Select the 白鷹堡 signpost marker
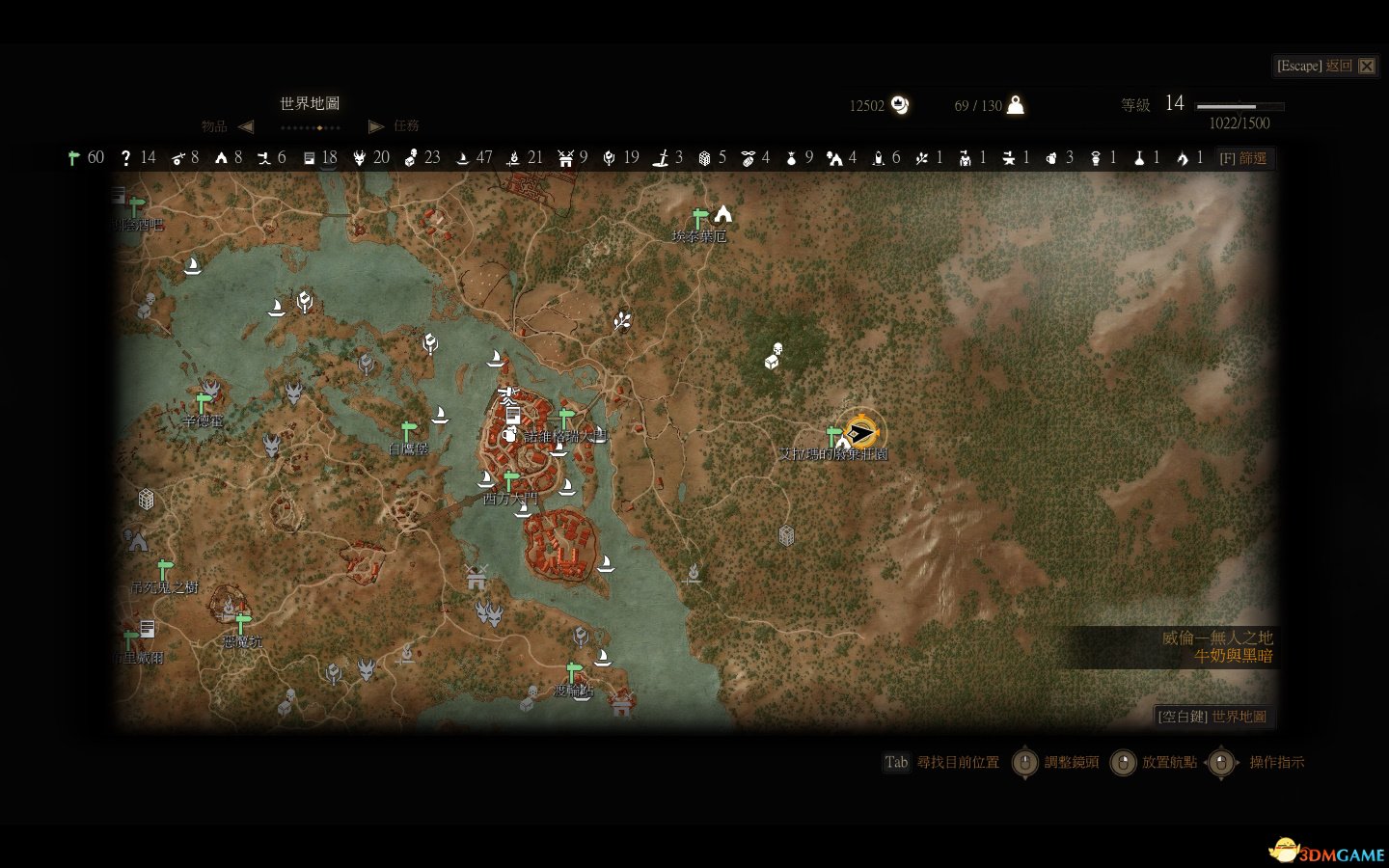Screen dimensions: 1389x868 (409, 430)
